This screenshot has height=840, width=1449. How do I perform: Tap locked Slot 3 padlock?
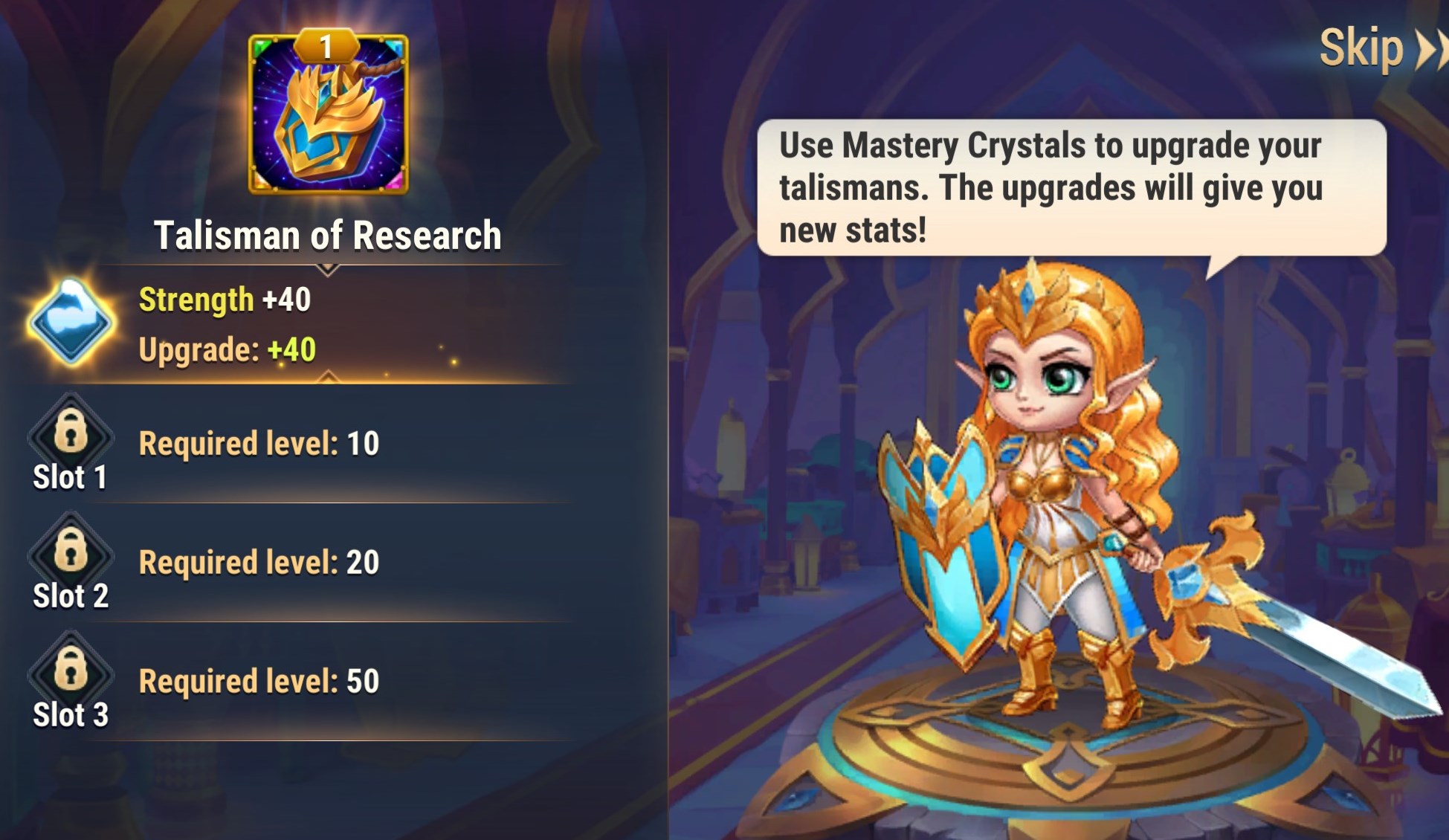pyautogui.click(x=71, y=668)
